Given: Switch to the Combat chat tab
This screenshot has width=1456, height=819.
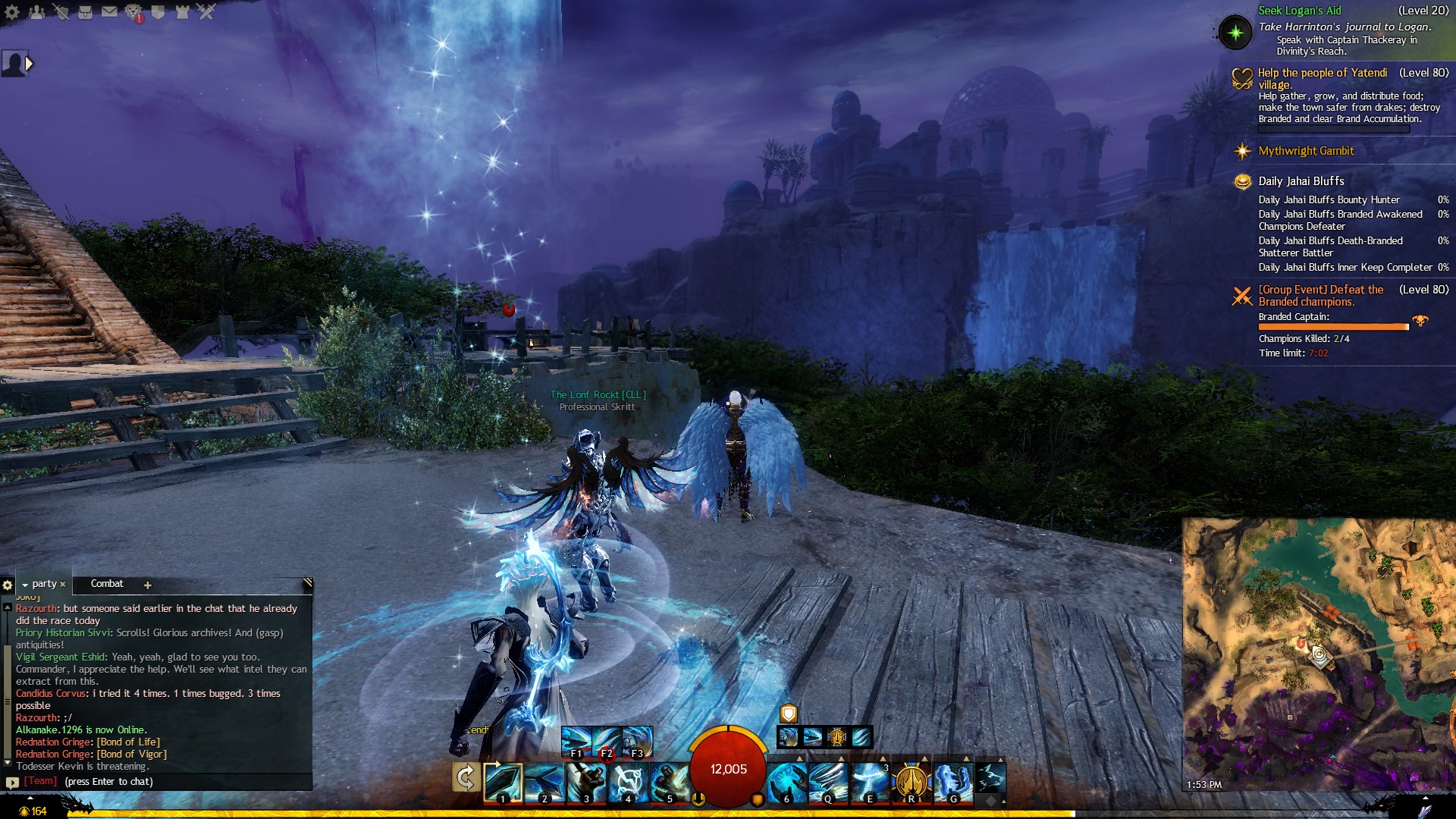Looking at the screenshot, I should (x=107, y=584).
